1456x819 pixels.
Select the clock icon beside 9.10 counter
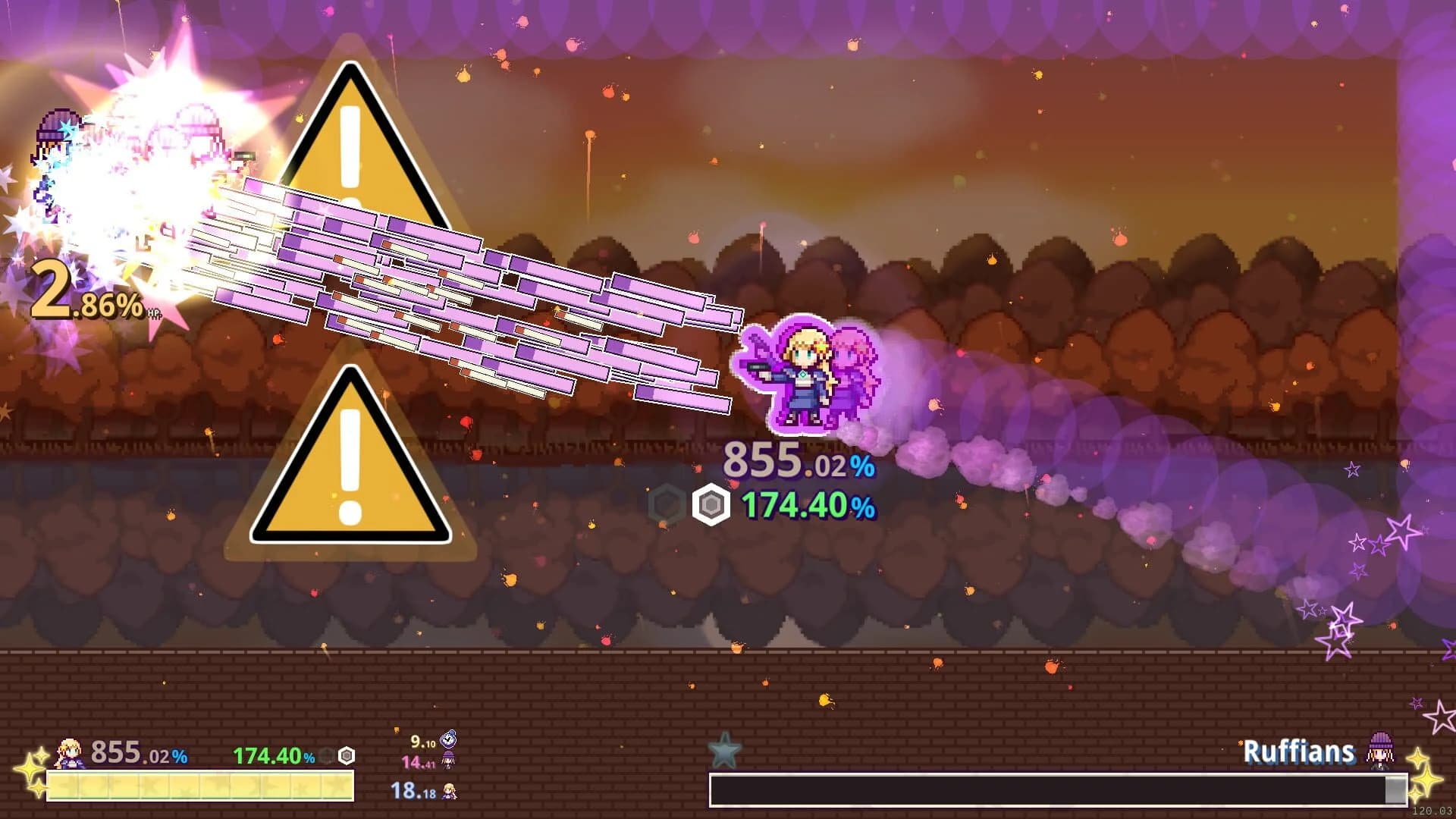[x=448, y=739]
